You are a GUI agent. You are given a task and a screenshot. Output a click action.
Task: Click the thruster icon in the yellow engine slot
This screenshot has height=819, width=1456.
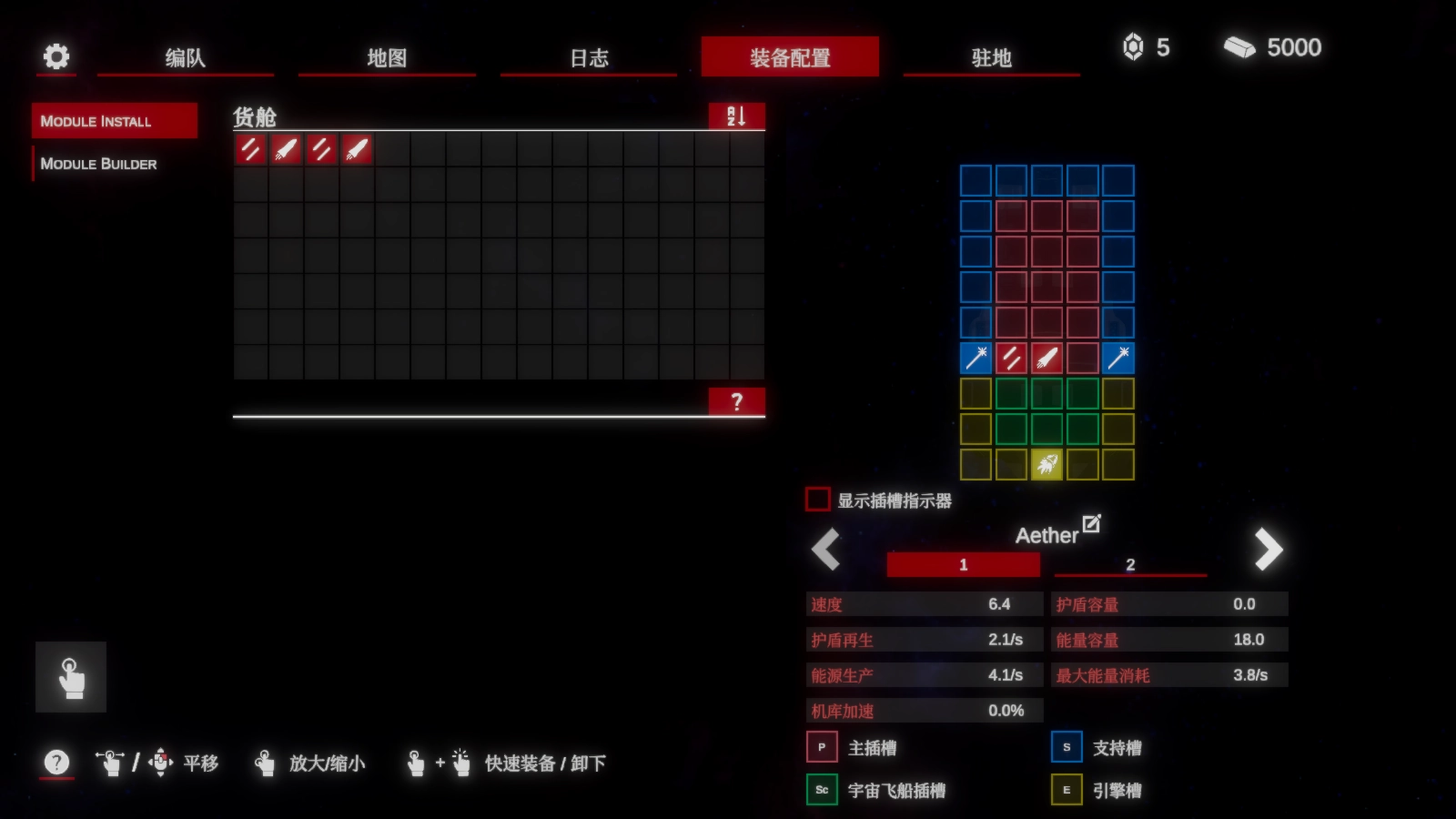1046,464
